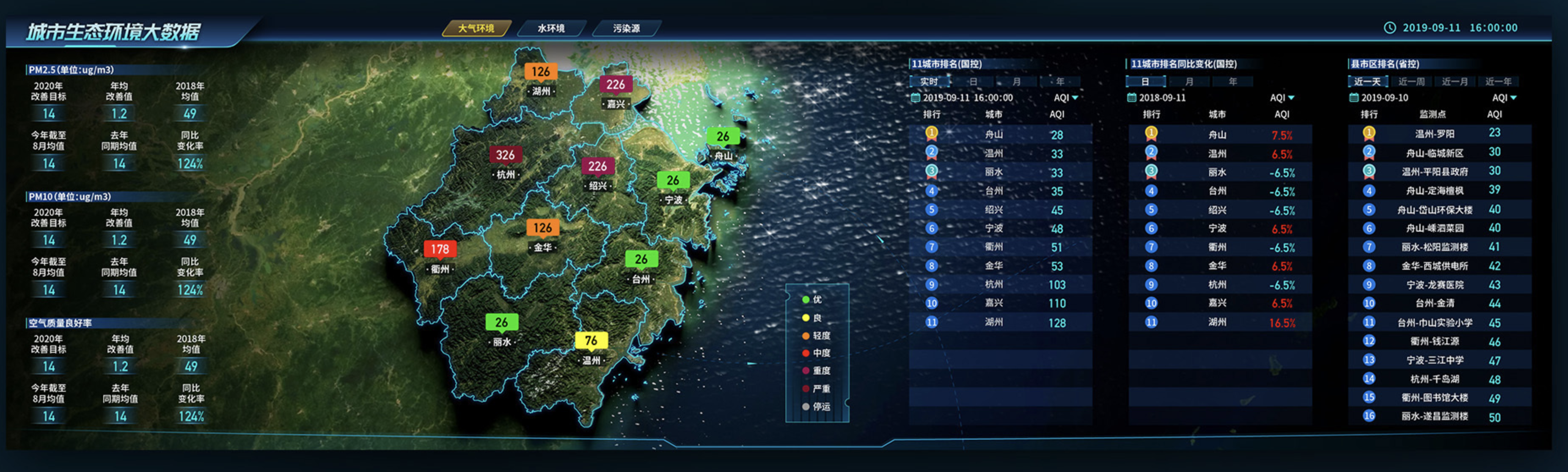
Task: Show county ranking for 近一月
Action: 1455,82
